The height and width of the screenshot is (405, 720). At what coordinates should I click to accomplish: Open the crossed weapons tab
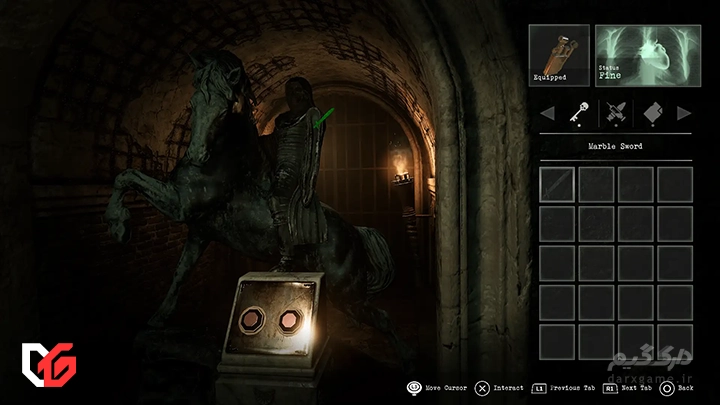click(615, 112)
